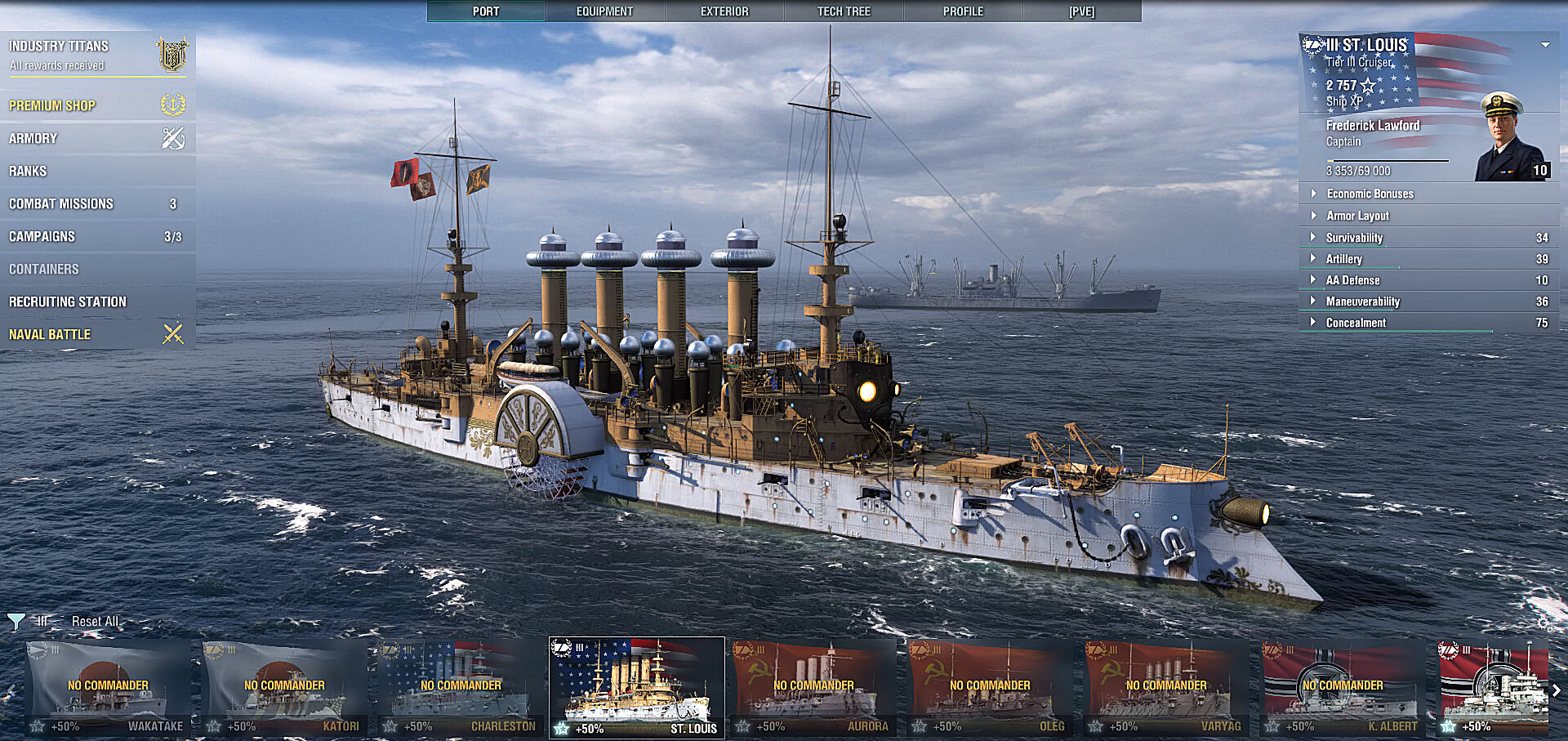The width and height of the screenshot is (1568, 741).
Task: Show the Profile tab
Action: tap(963, 11)
